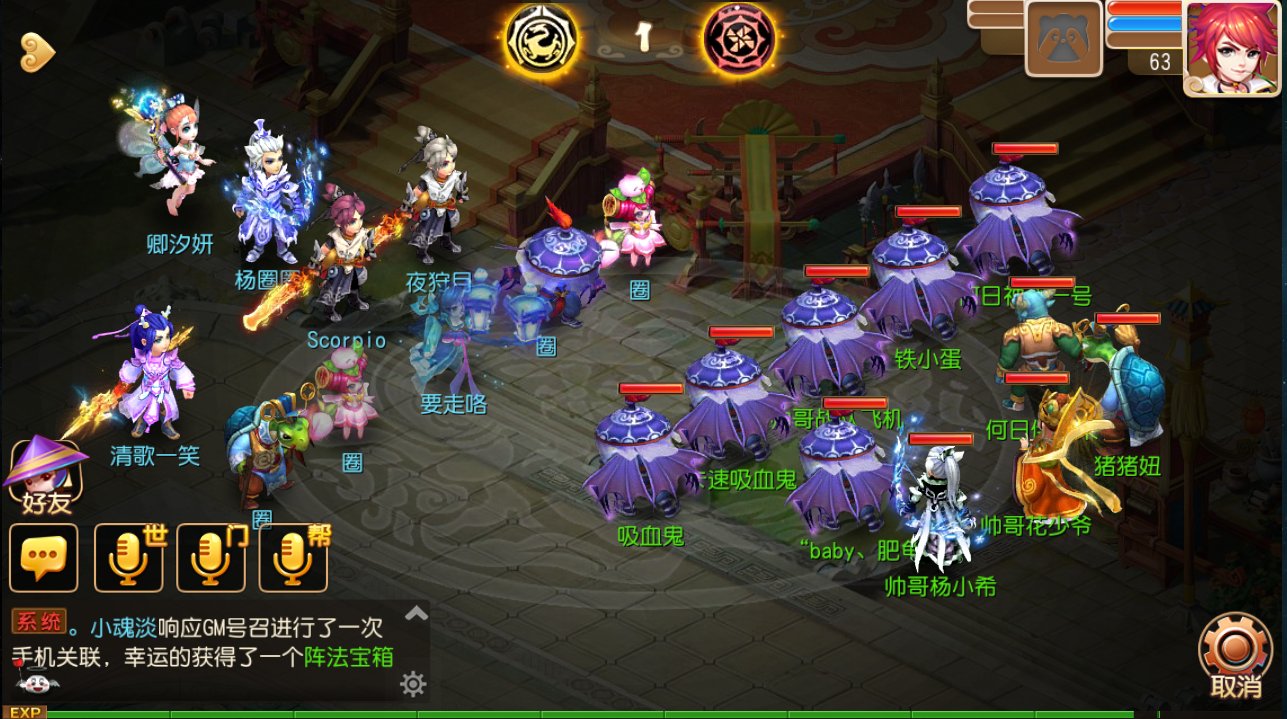Click the panda emoji icon in chat
The height and width of the screenshot is (719, 1287).
click(37, 684)
